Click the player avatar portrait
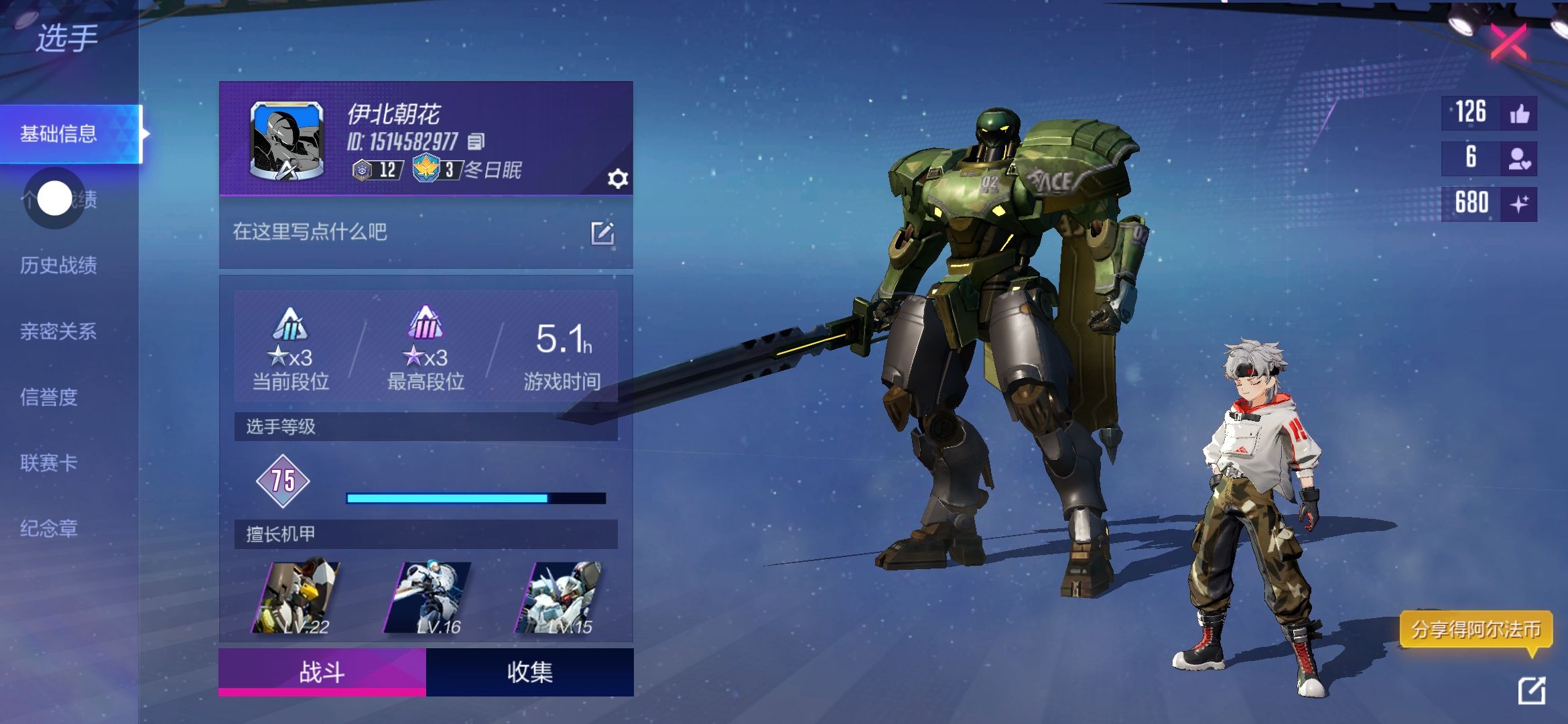This screenshot has width=1568, height=724. pyautogui.click(x=287, y=141)
